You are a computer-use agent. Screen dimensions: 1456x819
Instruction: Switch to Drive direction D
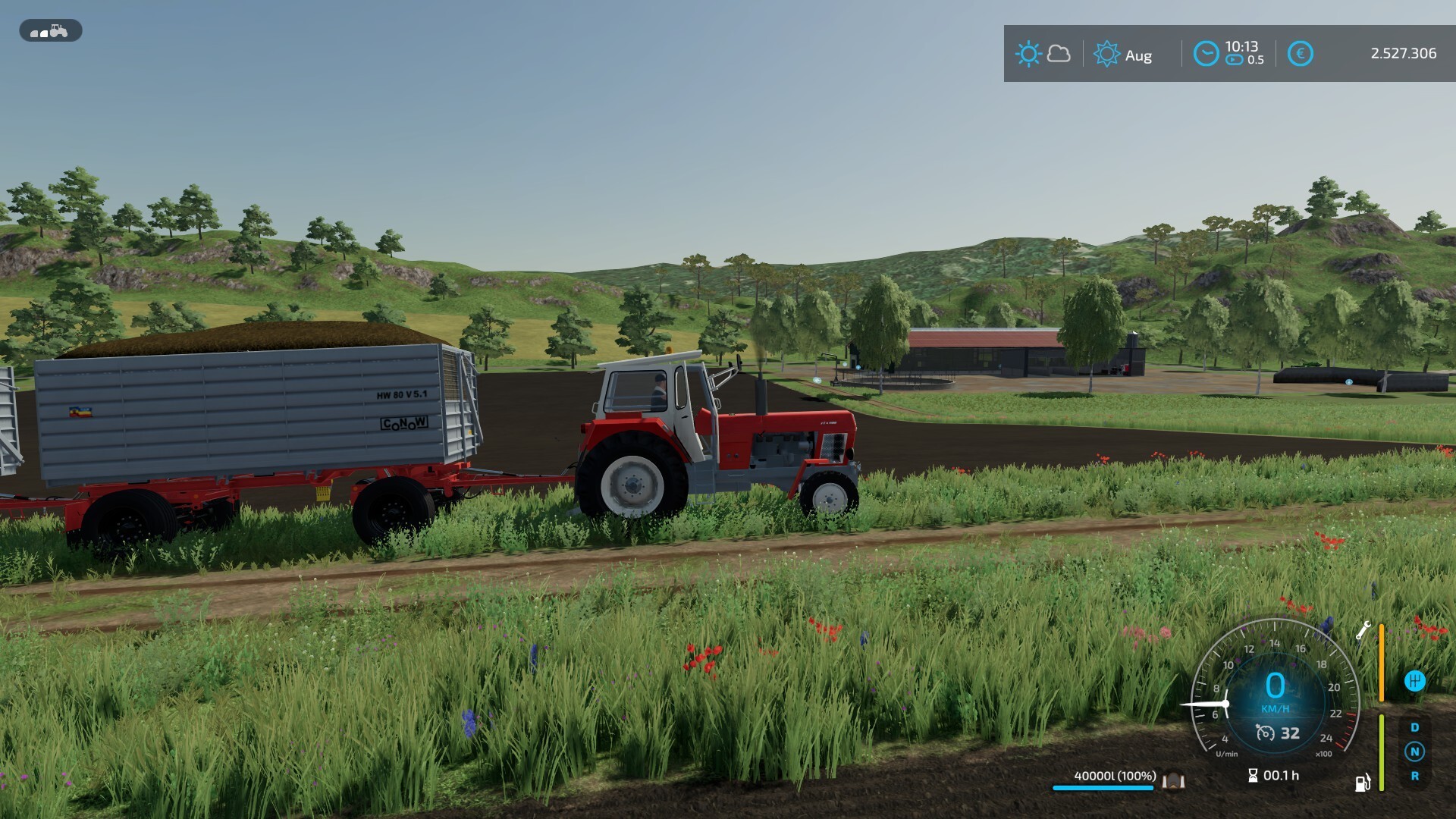(x=1414, y=727)
